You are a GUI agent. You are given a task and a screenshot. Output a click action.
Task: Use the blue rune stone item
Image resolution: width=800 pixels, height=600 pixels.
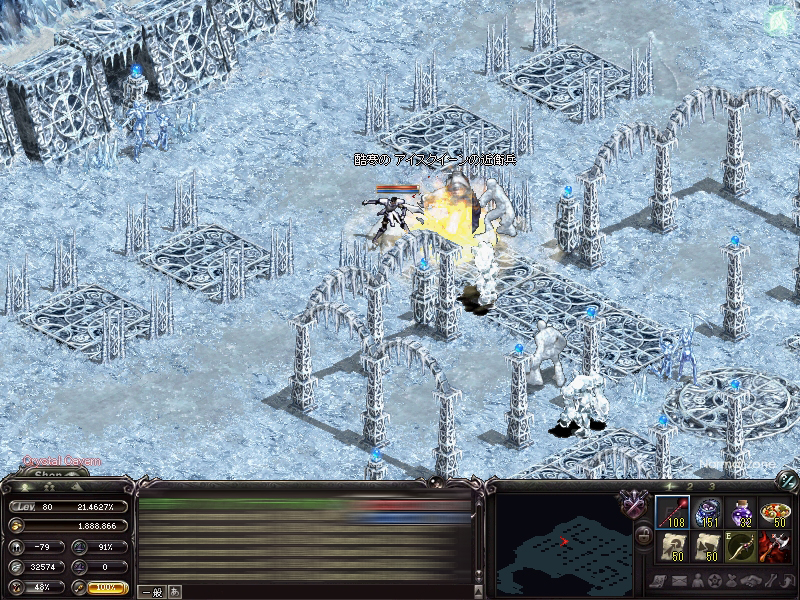point(705,514)
